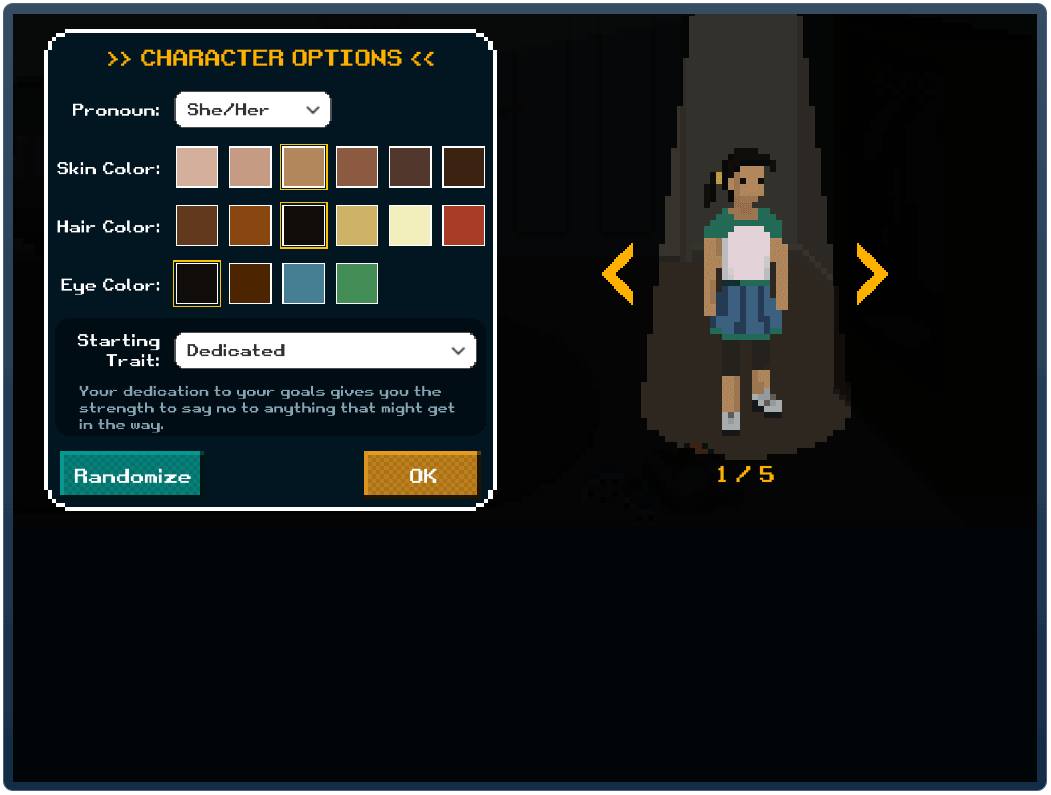This screenshot has height=795, width=1051.
Task: Choose the orange-brown hair color swatch
Action: [250, 226]
